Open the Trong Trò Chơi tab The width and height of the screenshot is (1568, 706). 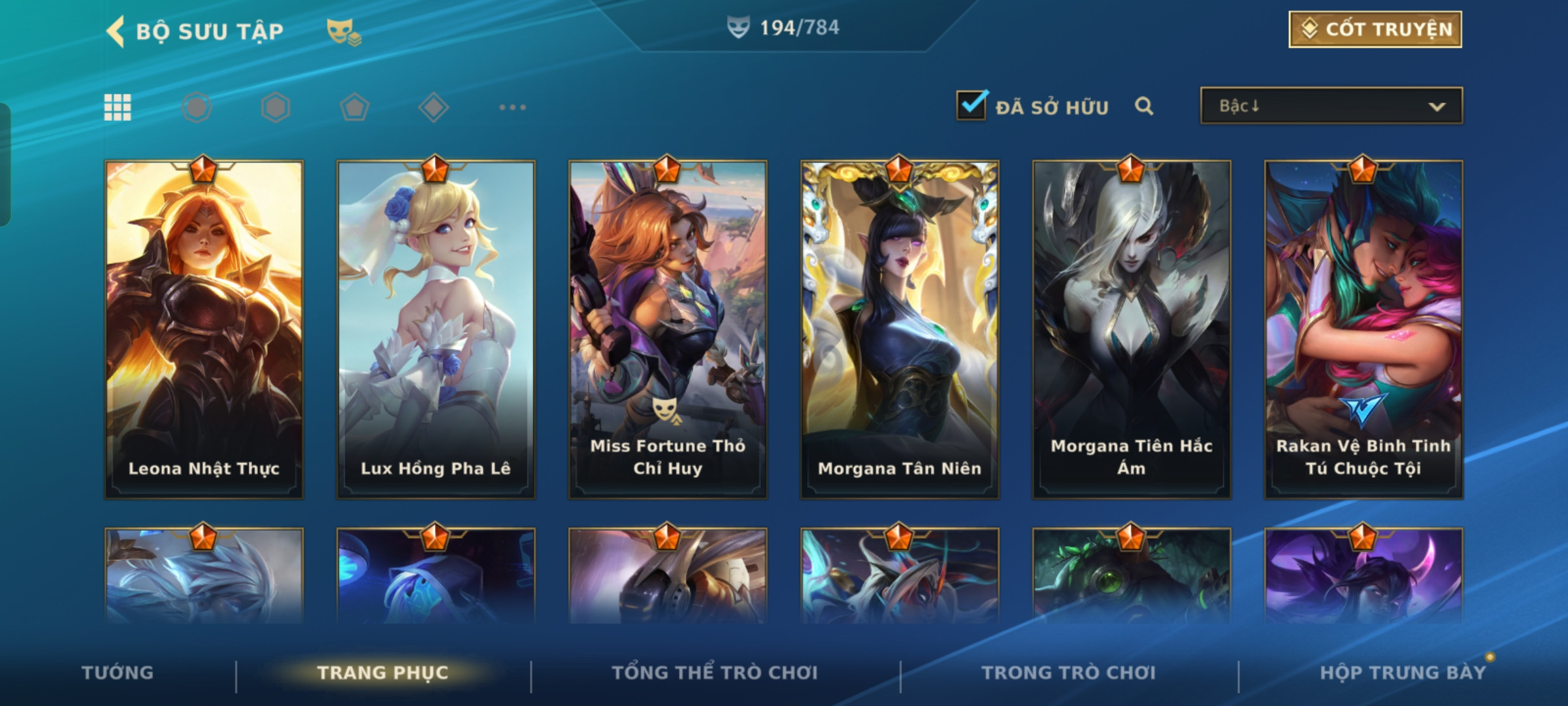tap(1069, 672)
